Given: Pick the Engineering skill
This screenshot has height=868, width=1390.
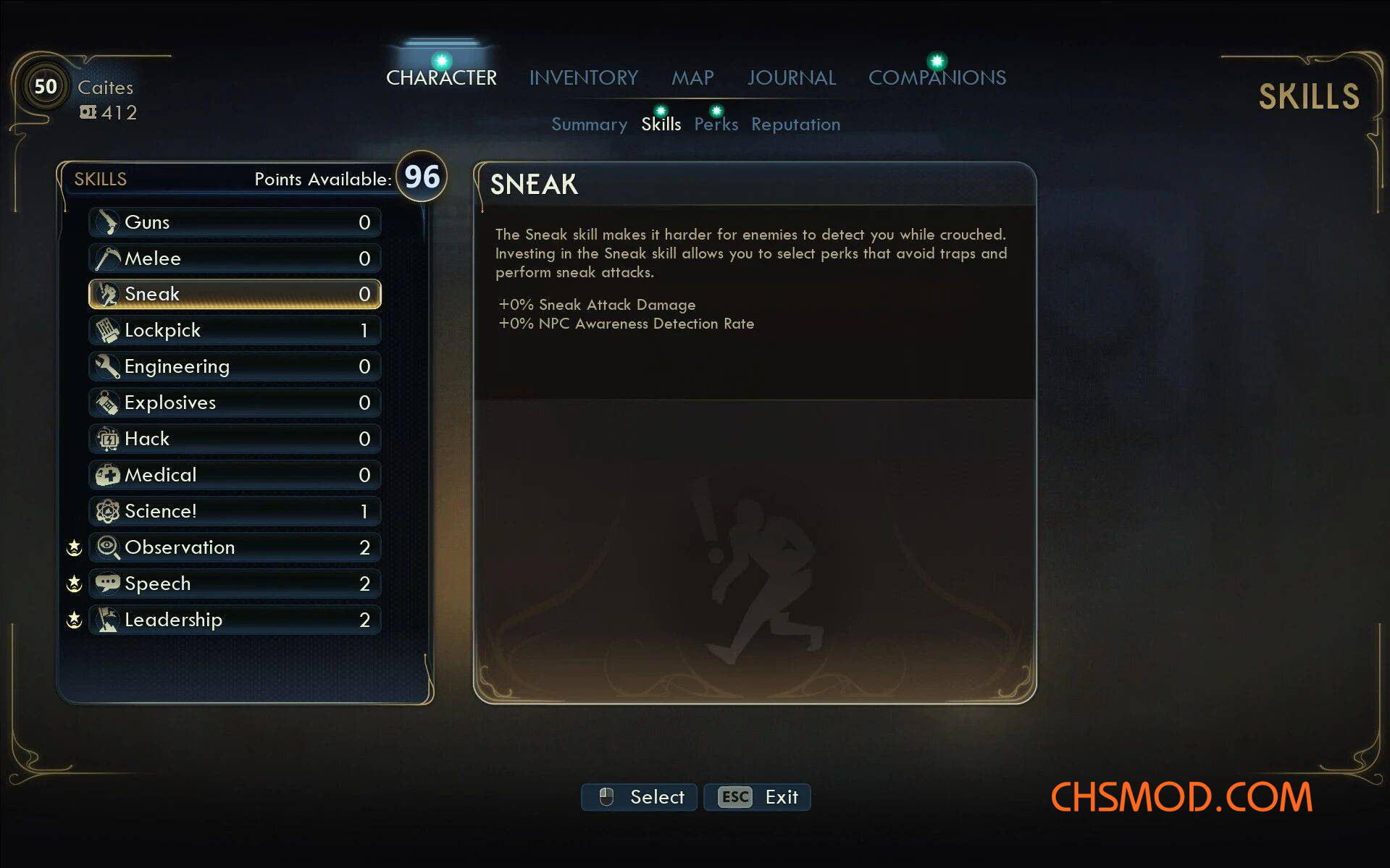Looking at the screenshot, I should (235, 366).
